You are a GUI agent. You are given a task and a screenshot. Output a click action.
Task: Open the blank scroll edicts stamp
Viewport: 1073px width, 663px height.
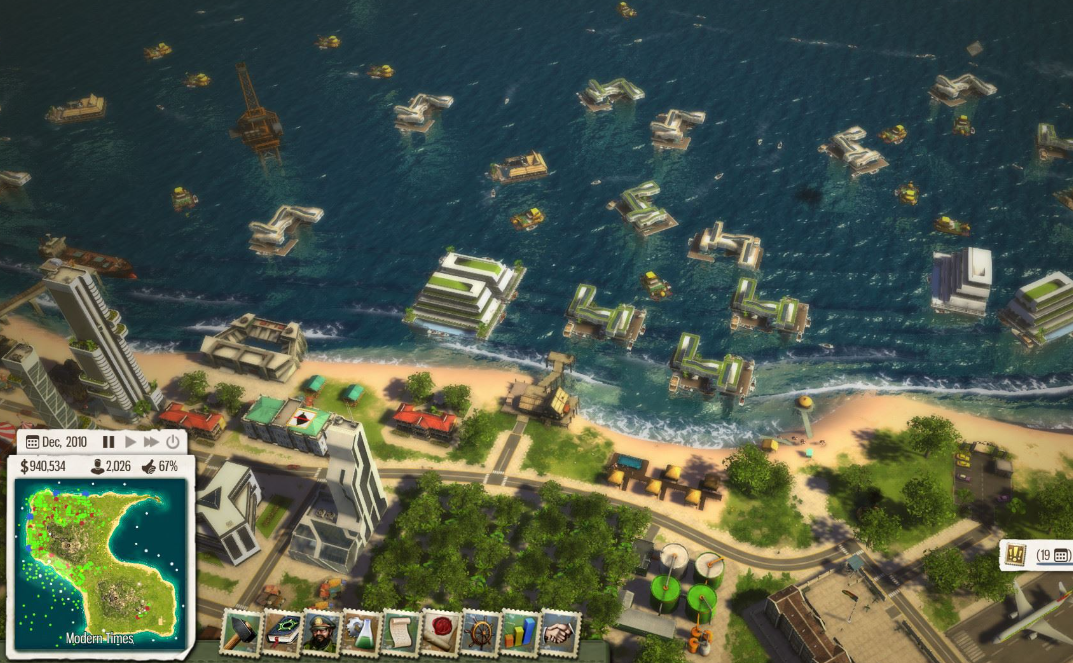[400, 632]
